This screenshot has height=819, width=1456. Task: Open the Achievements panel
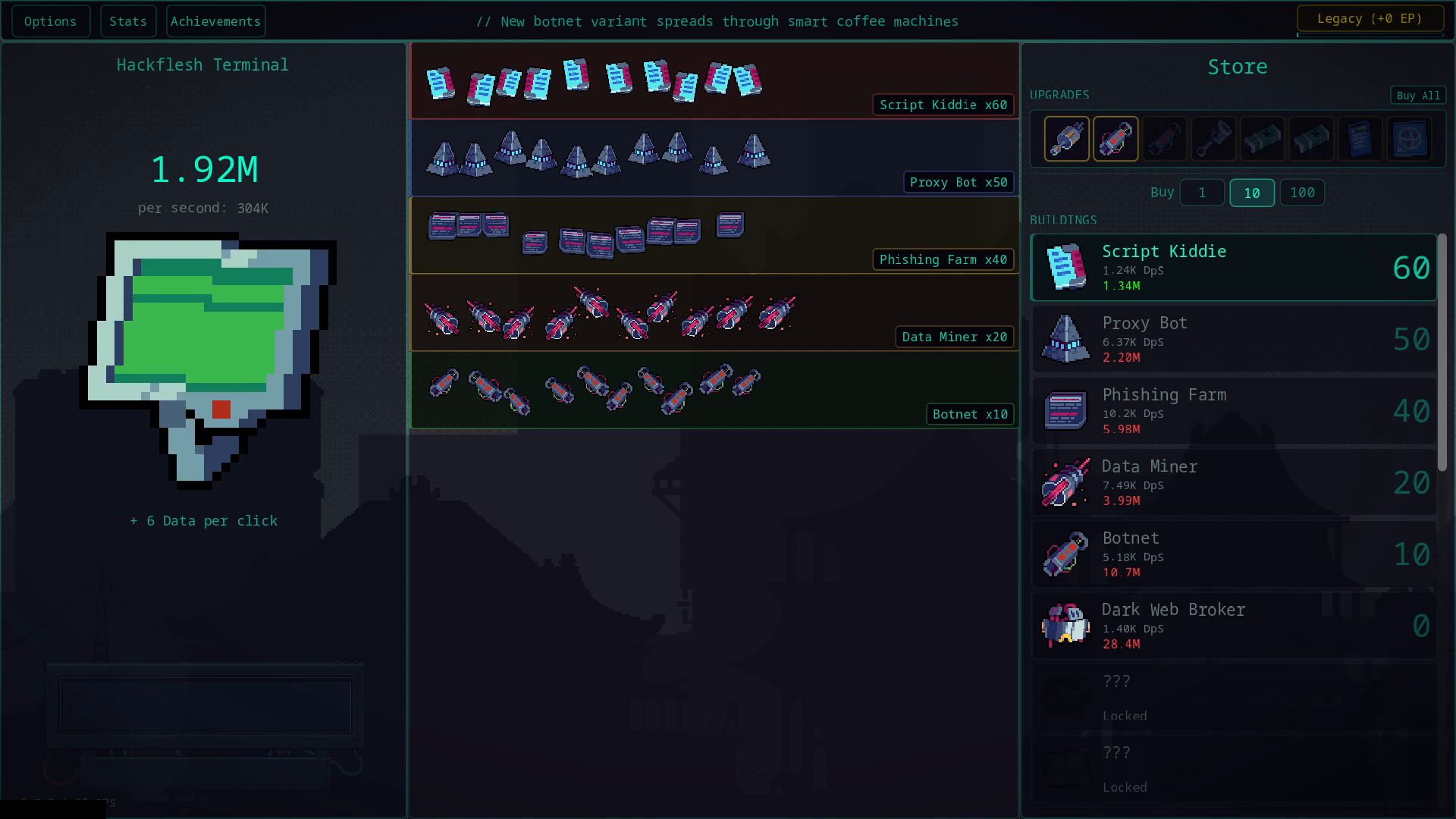pos(215,20)
